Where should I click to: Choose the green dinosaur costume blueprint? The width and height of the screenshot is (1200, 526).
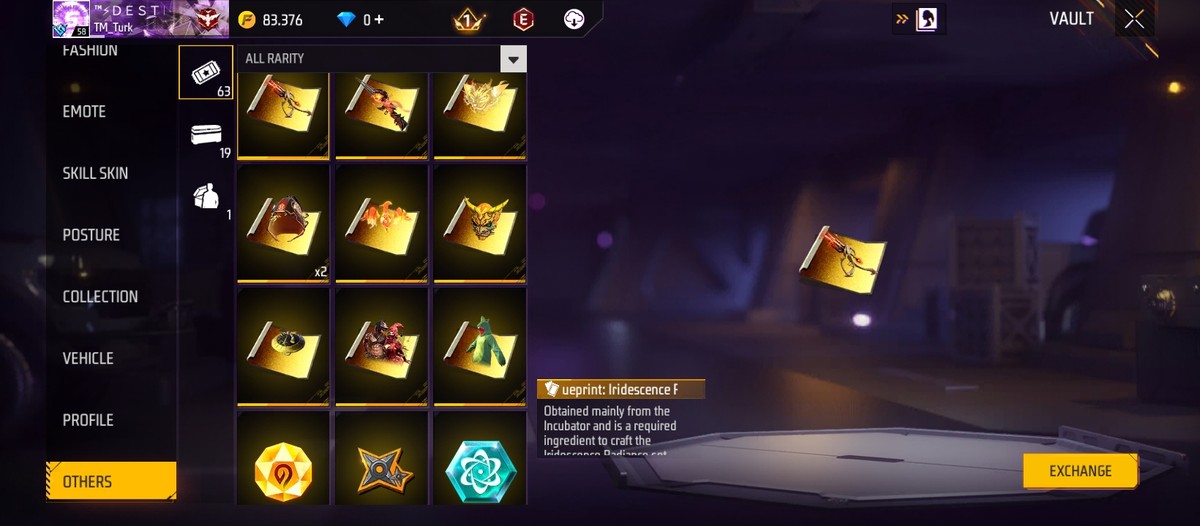pos(479,345)
